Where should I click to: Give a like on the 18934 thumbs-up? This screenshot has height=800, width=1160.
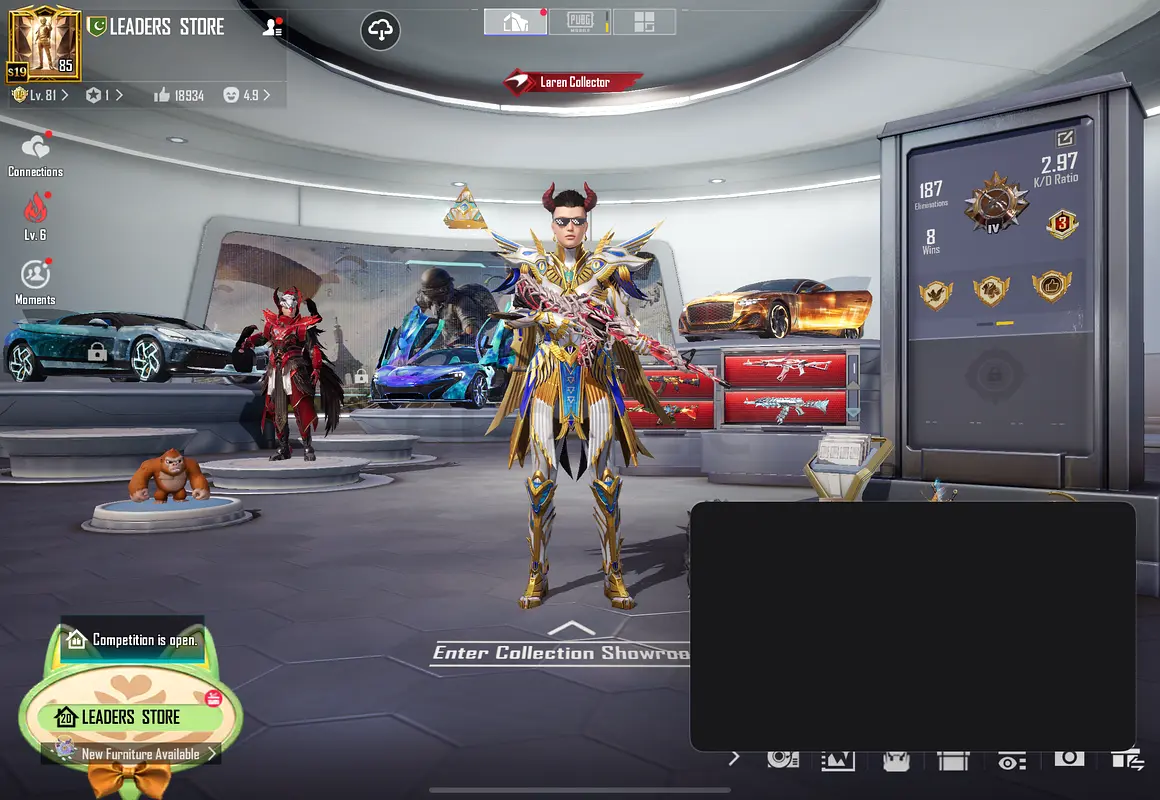(x=178, y=95)
